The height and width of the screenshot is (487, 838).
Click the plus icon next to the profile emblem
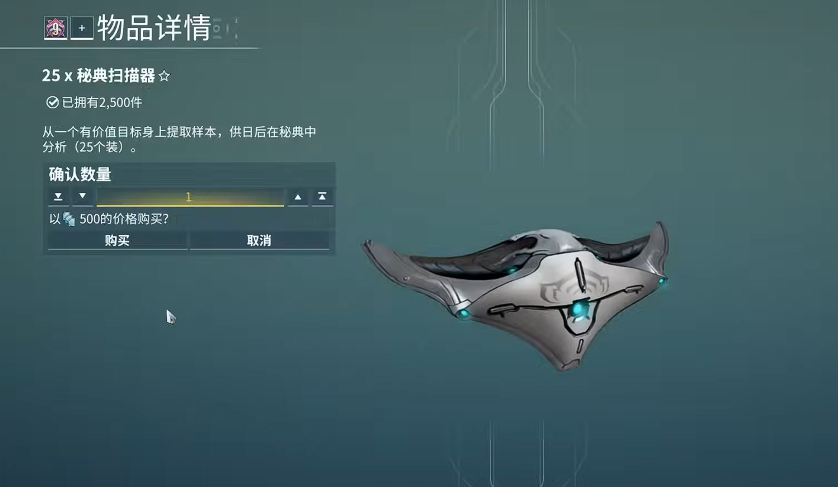[x=81, y=29]
